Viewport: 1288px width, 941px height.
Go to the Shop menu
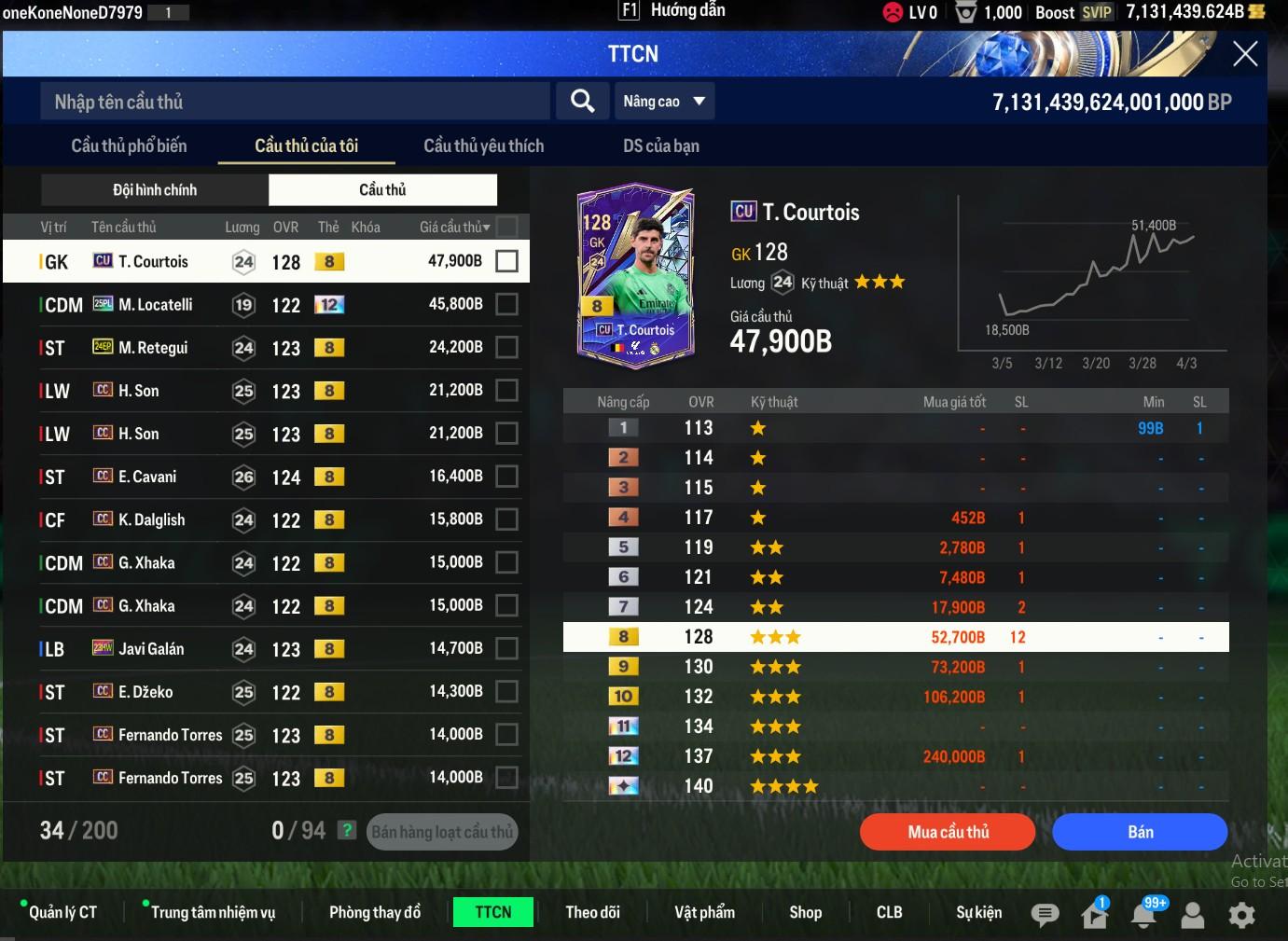[x=805, y=912]
